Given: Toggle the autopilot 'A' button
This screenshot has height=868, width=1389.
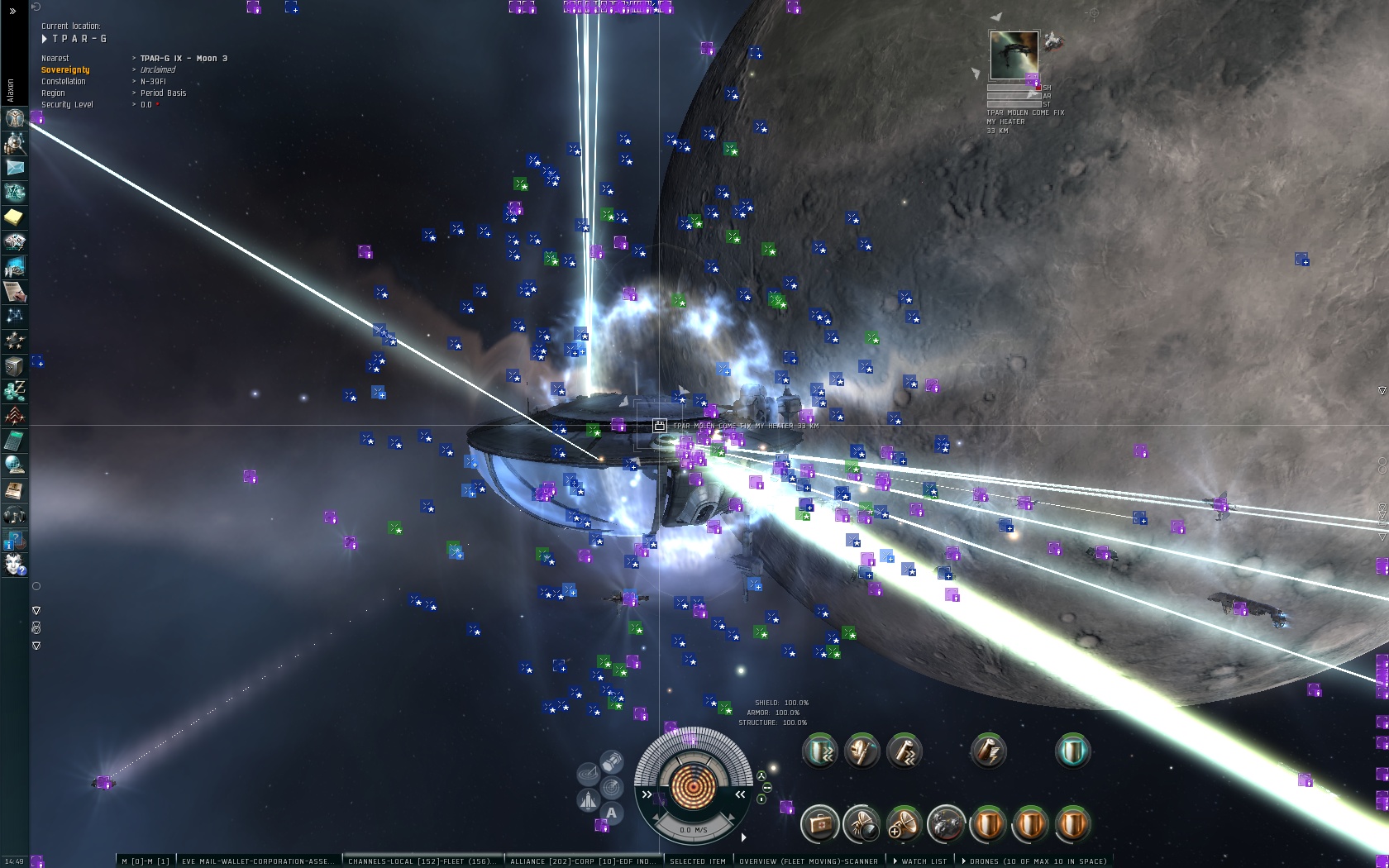Looking at the screenshot, I should pos(612,813).
